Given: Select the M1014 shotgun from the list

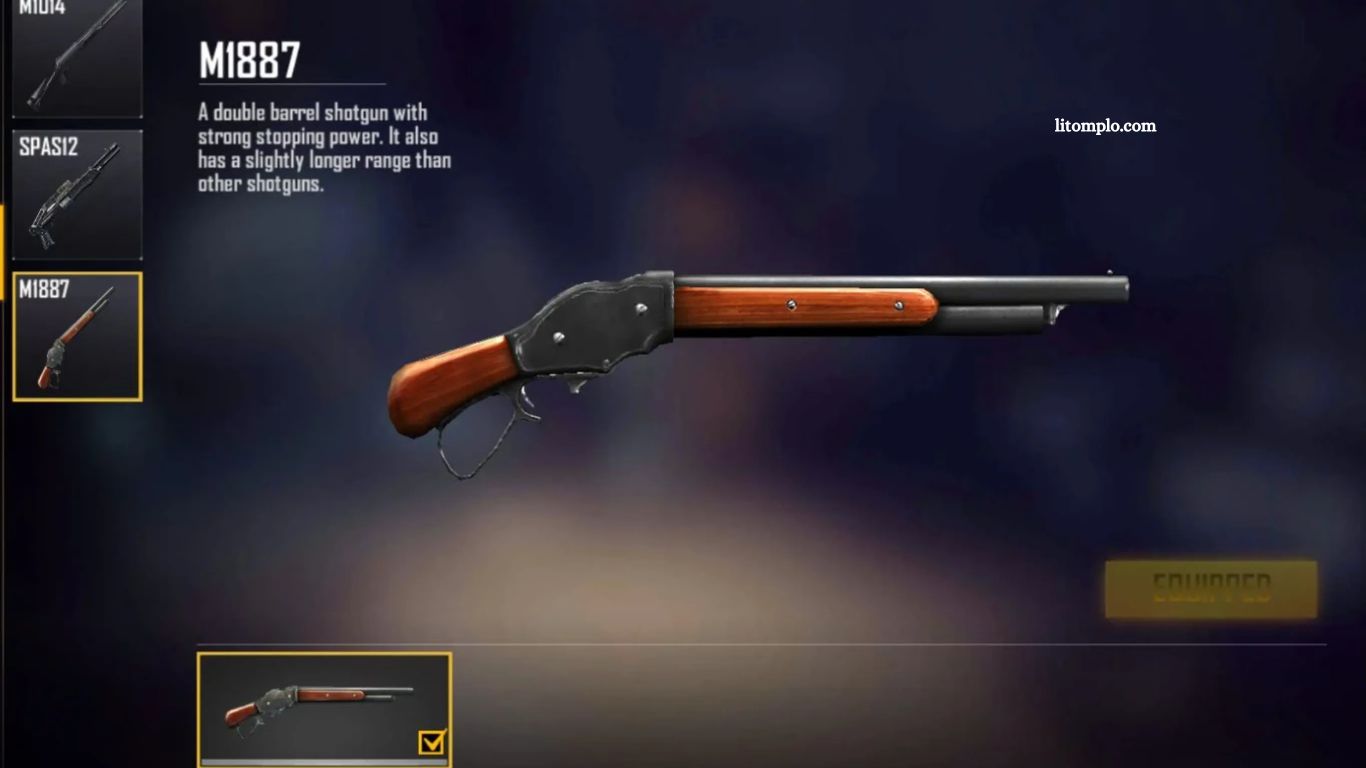Looking at the screenshot, I should (x=77, y=57).
